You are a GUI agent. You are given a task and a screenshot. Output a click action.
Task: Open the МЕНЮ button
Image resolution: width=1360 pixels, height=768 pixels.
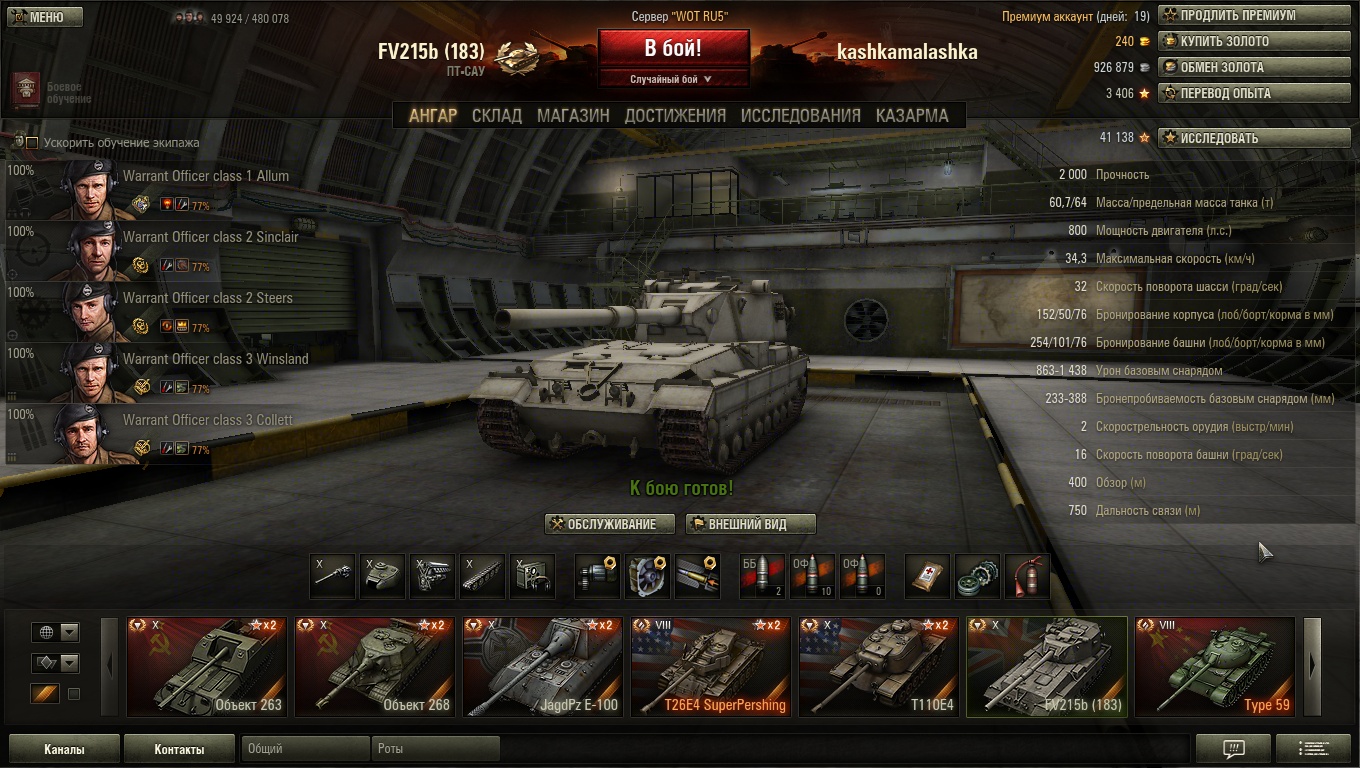(x=44, y=17)
